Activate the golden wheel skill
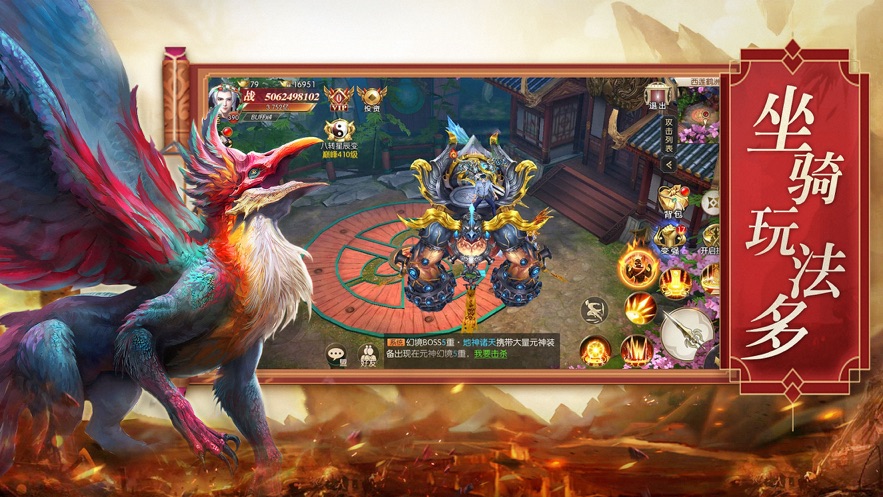This screenshot has height=497, width=883. [x=598, y=352]
